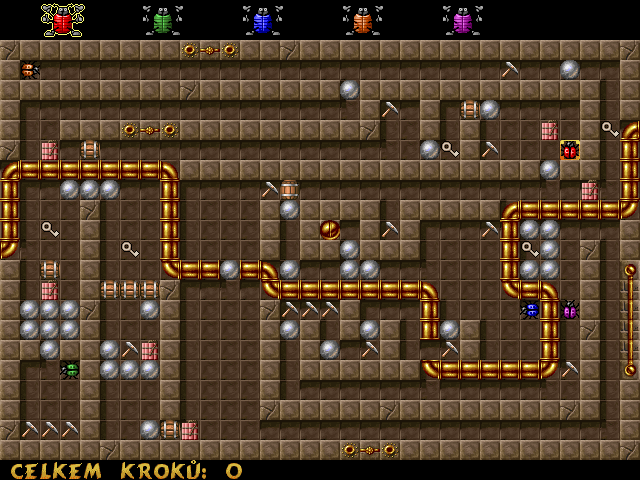Viewport: 640px width, 480px height.
Task: Select the red beetle icon in the top bar
Action: pos(62,19)
